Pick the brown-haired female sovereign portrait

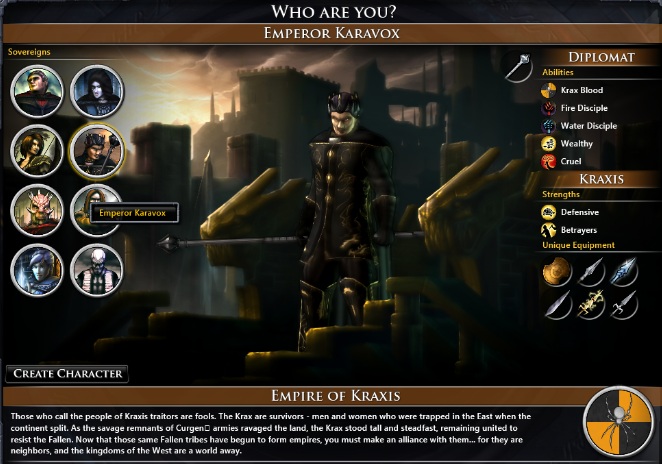37,149
